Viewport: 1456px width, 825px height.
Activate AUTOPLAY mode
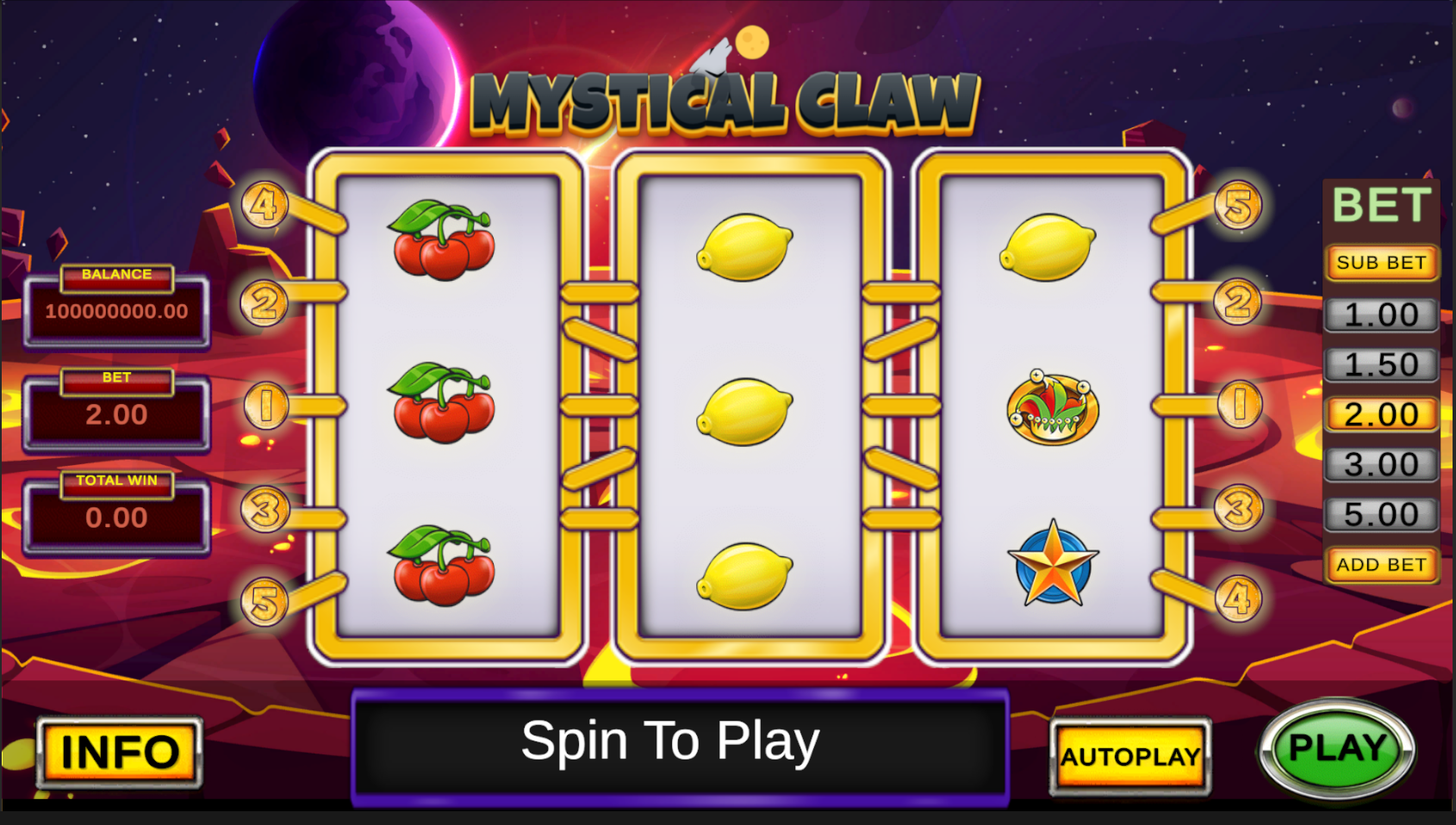pos(1130,756)
